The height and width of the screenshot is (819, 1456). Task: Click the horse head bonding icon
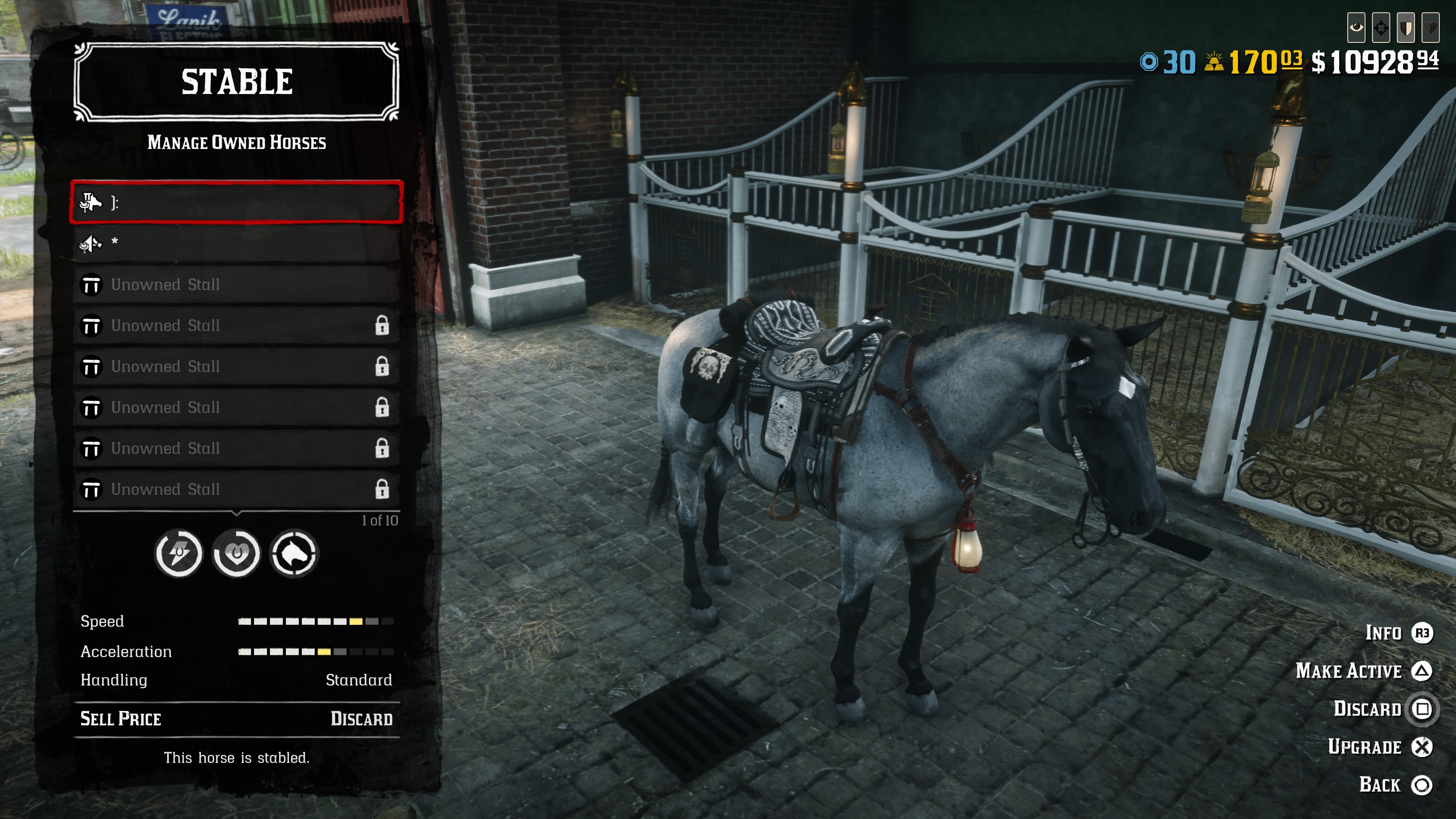(x=294, y=553)
